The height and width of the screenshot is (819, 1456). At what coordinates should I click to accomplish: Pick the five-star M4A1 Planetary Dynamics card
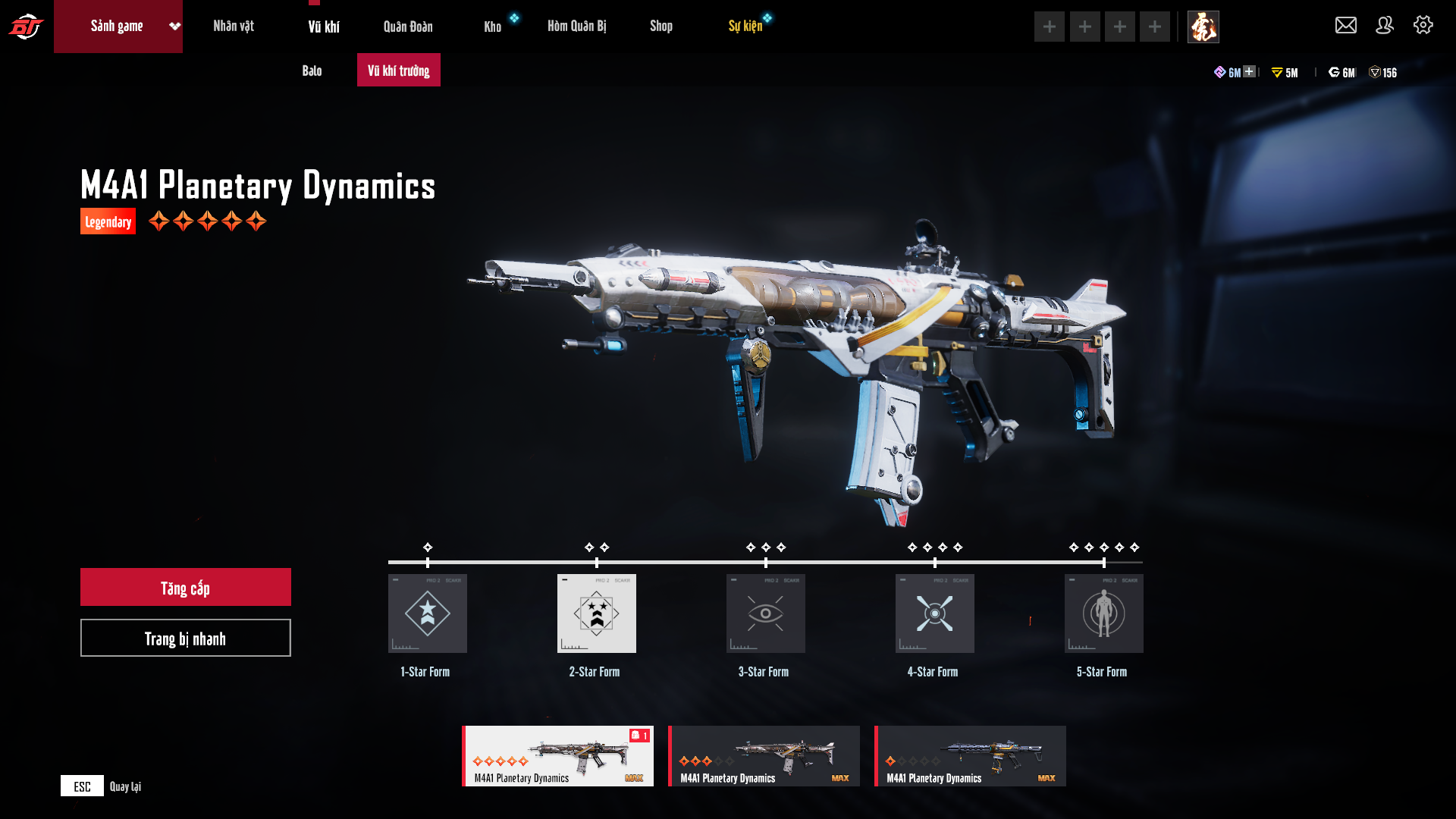(558, 756)
